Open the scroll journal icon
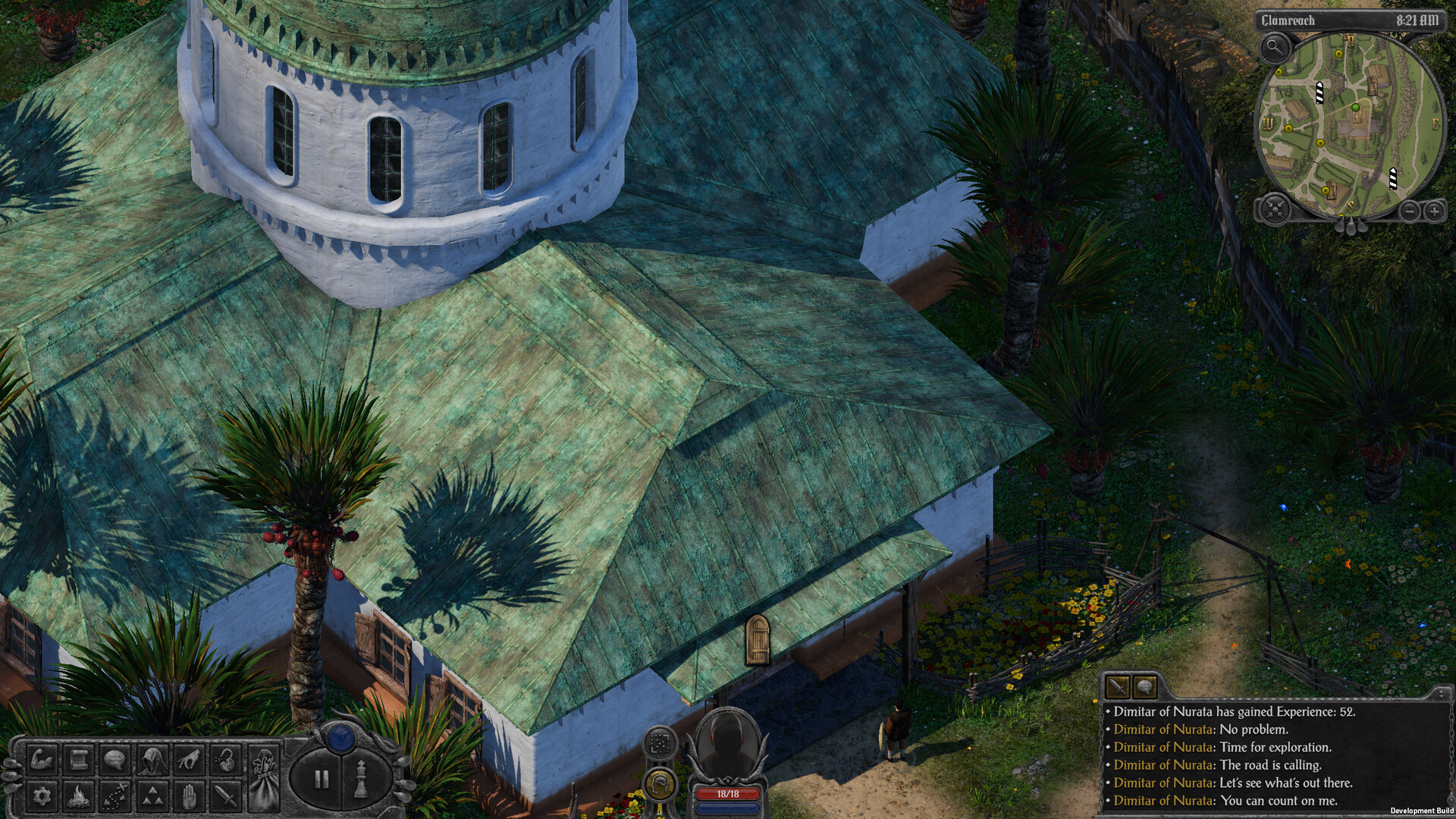 (x=77, y=759)
